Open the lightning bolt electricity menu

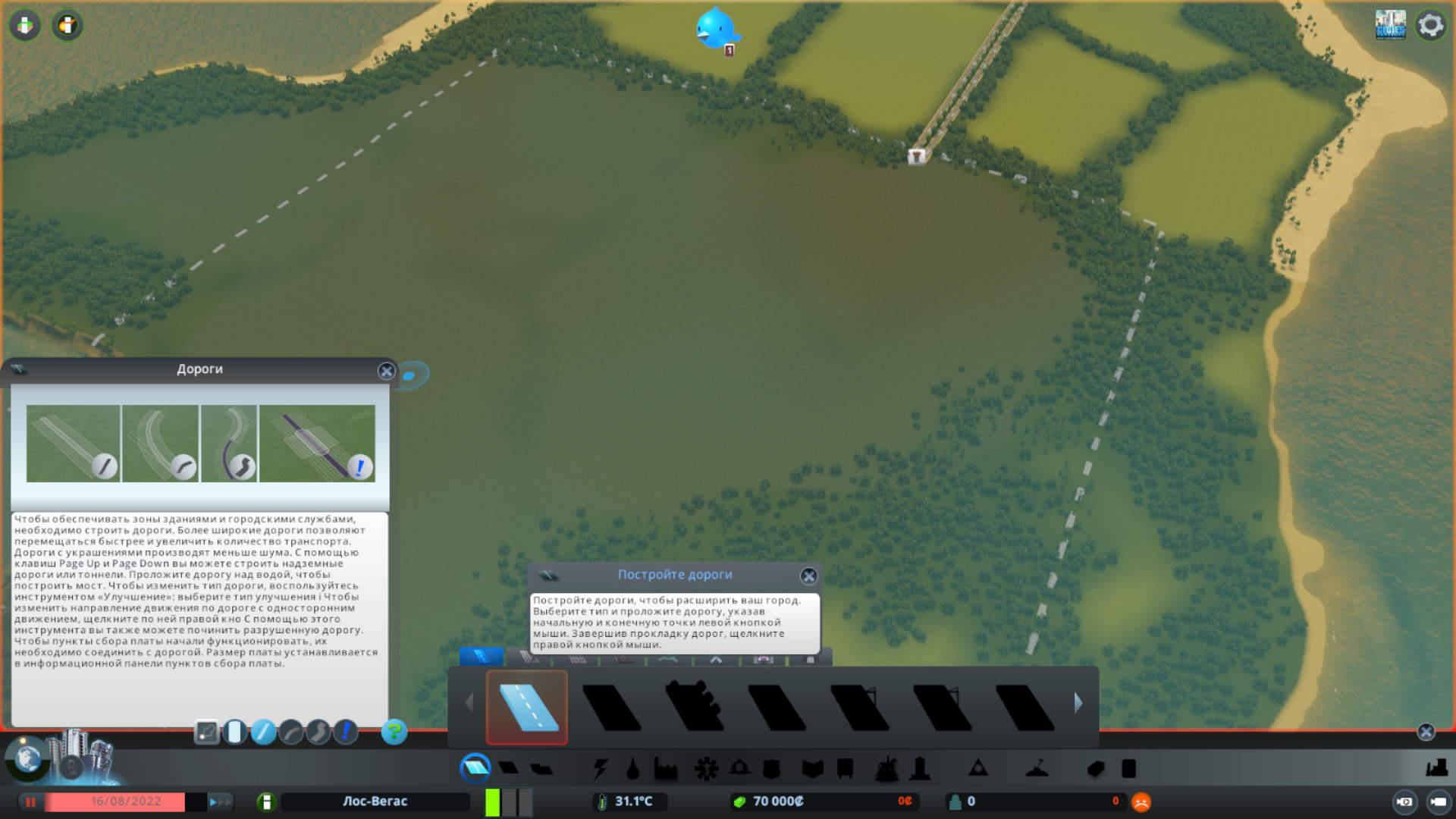pos(601,769)
